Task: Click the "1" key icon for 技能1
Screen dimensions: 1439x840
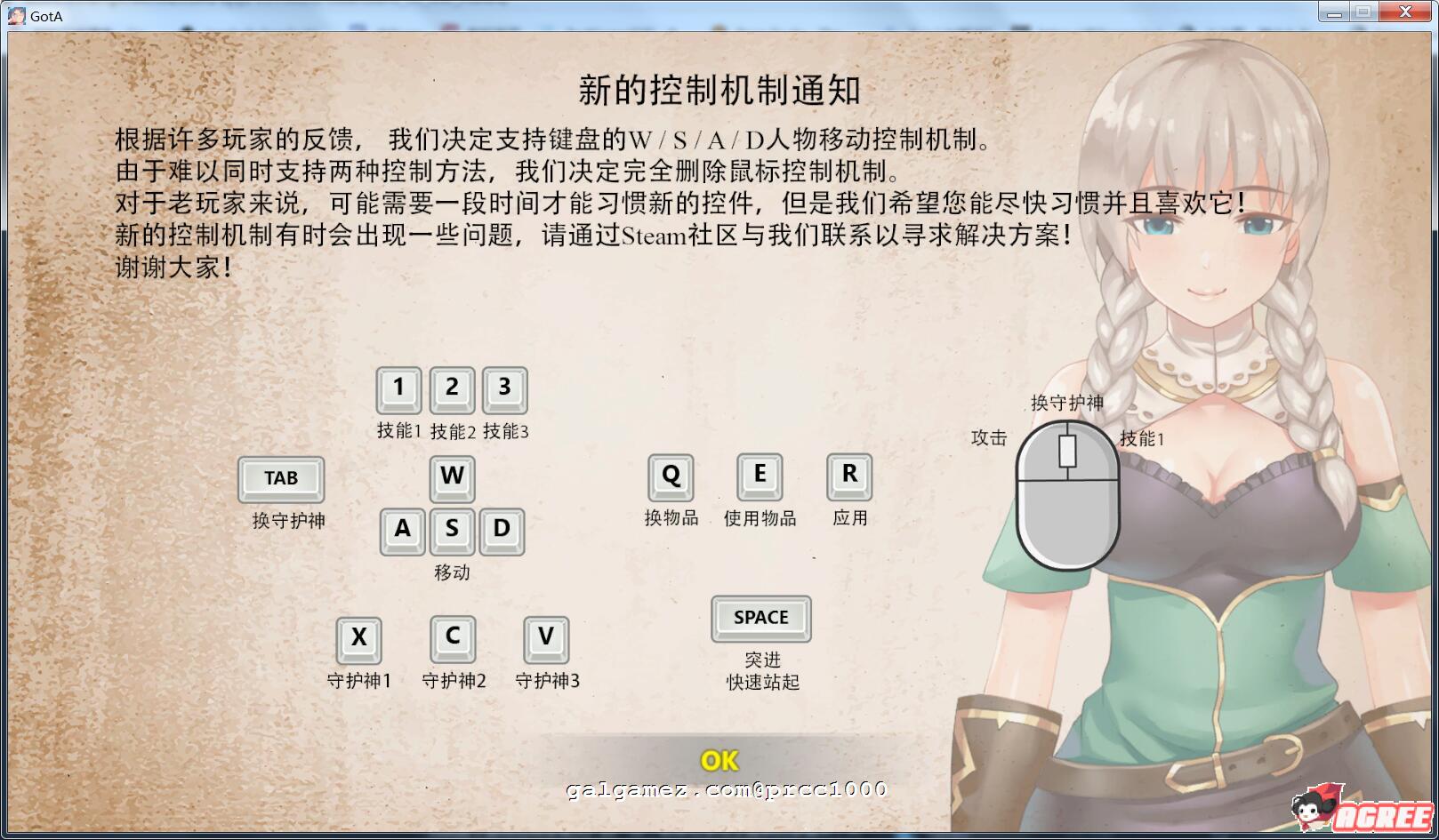Action: click(x=398, y=388)
